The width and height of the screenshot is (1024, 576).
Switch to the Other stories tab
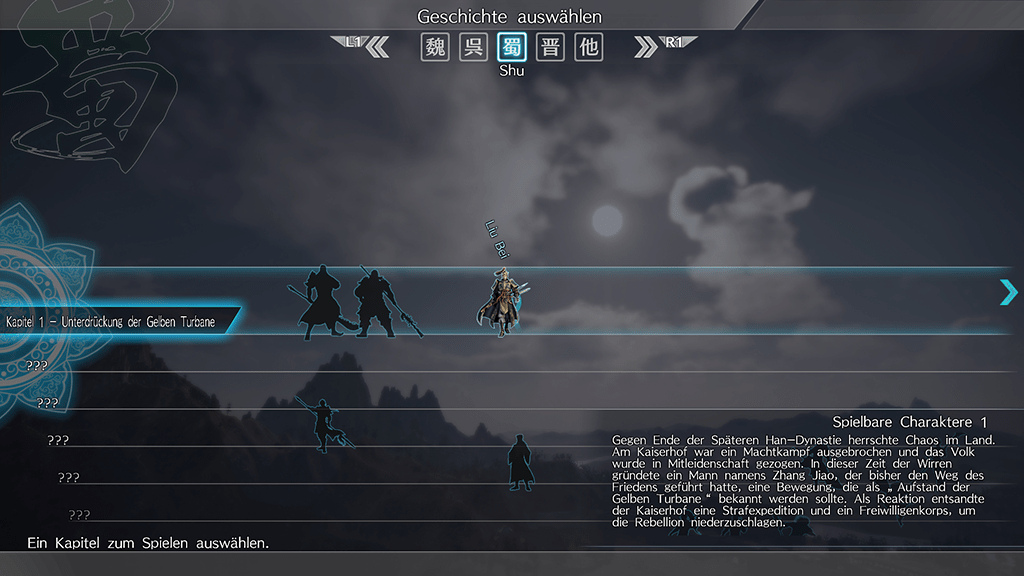pyautogui.click(x=589, y=47)
